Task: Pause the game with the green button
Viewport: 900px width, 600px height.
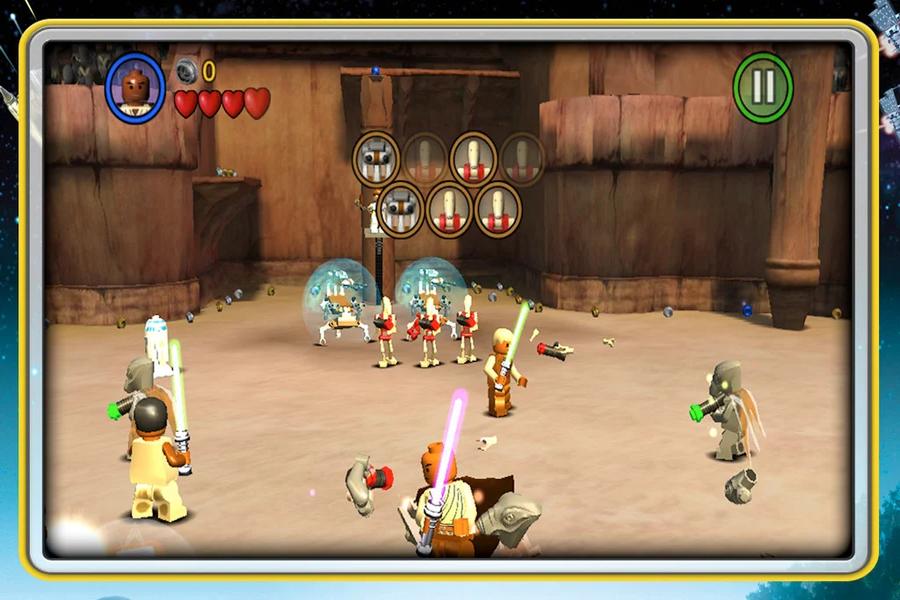Action: (763, 87)
